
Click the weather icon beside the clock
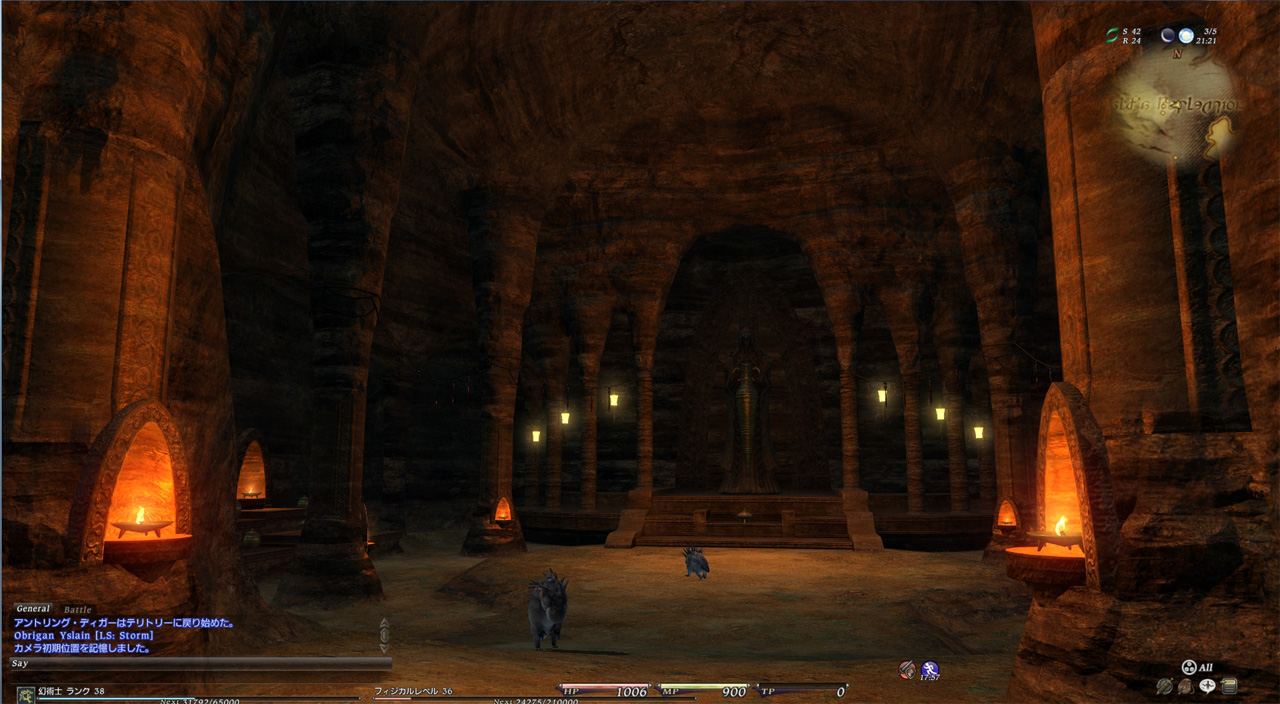point(1186,35)
